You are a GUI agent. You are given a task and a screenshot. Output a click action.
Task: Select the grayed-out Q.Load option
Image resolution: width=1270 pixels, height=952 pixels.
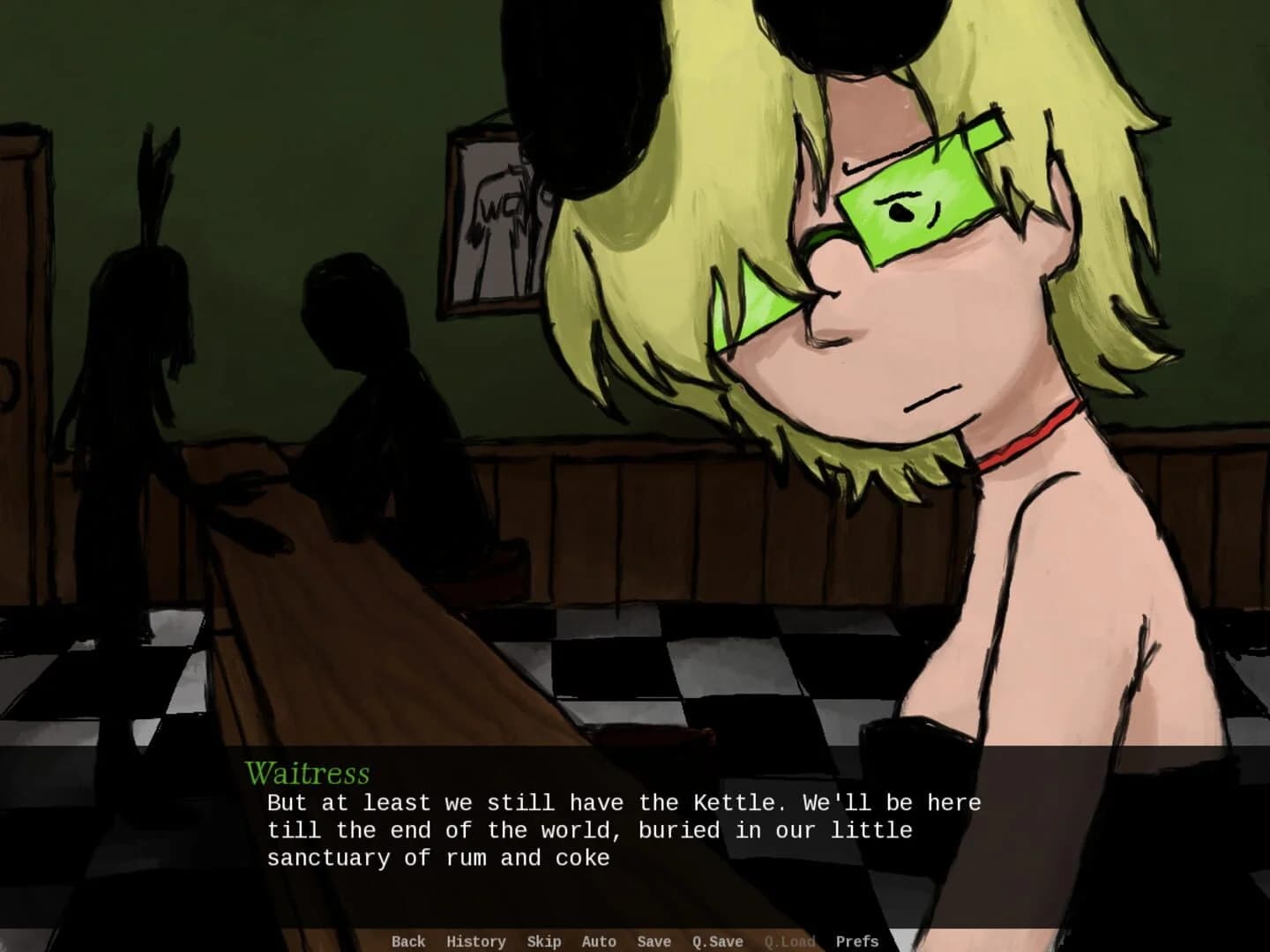pos(790,941)
